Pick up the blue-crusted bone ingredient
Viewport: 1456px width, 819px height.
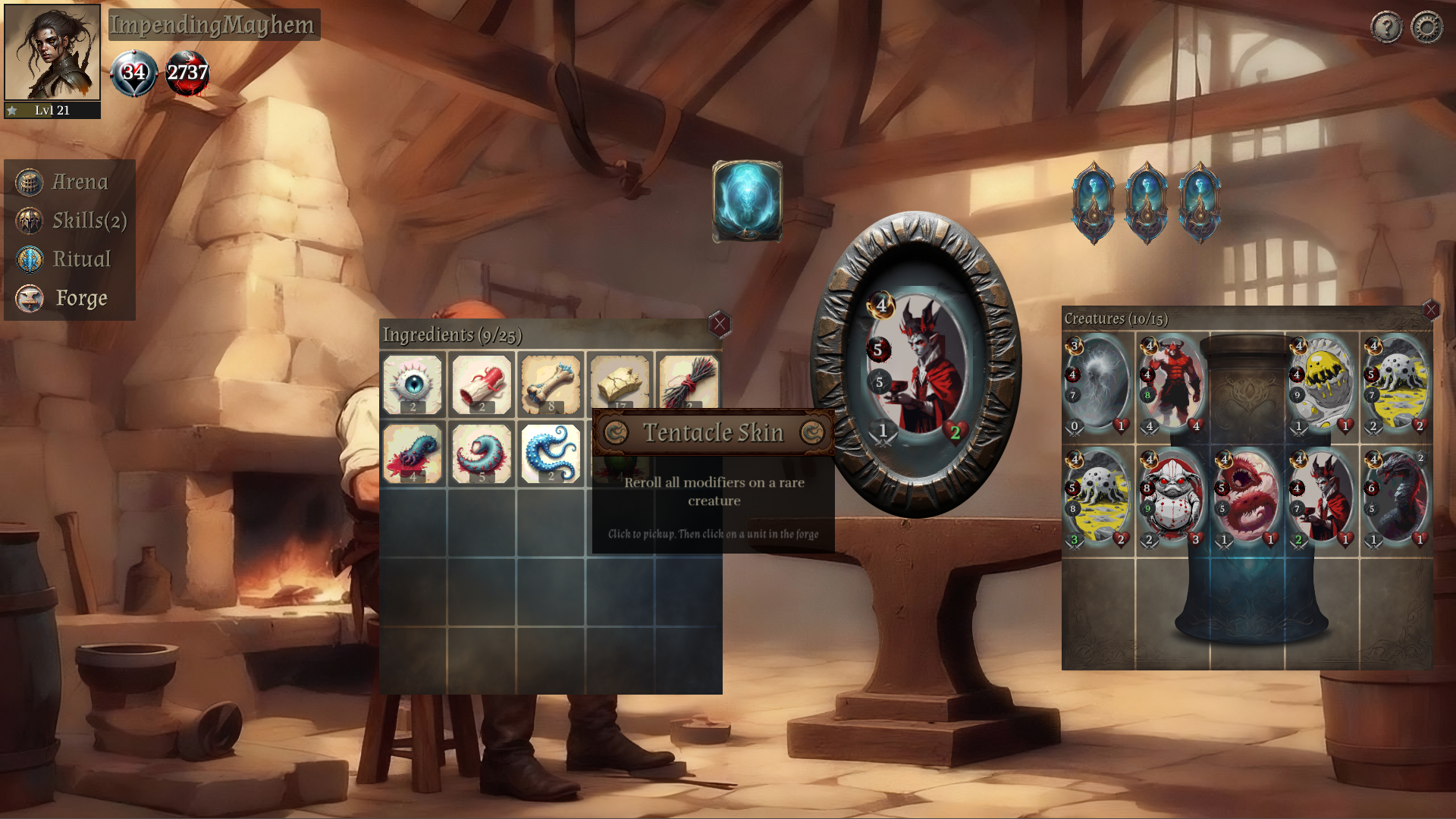(x=551, y=384)
